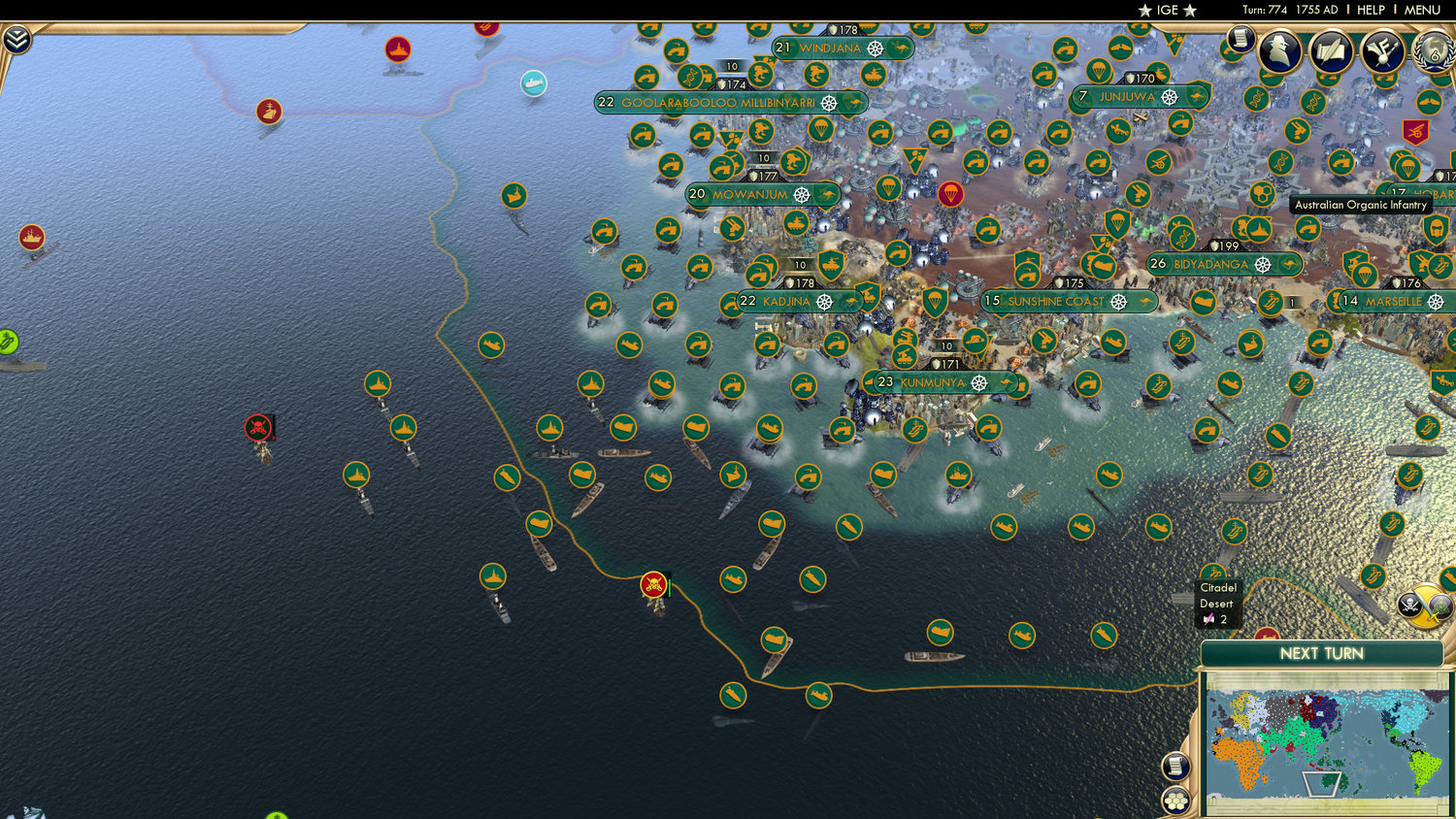Click HELP in the top bar

coord(1372,10)
